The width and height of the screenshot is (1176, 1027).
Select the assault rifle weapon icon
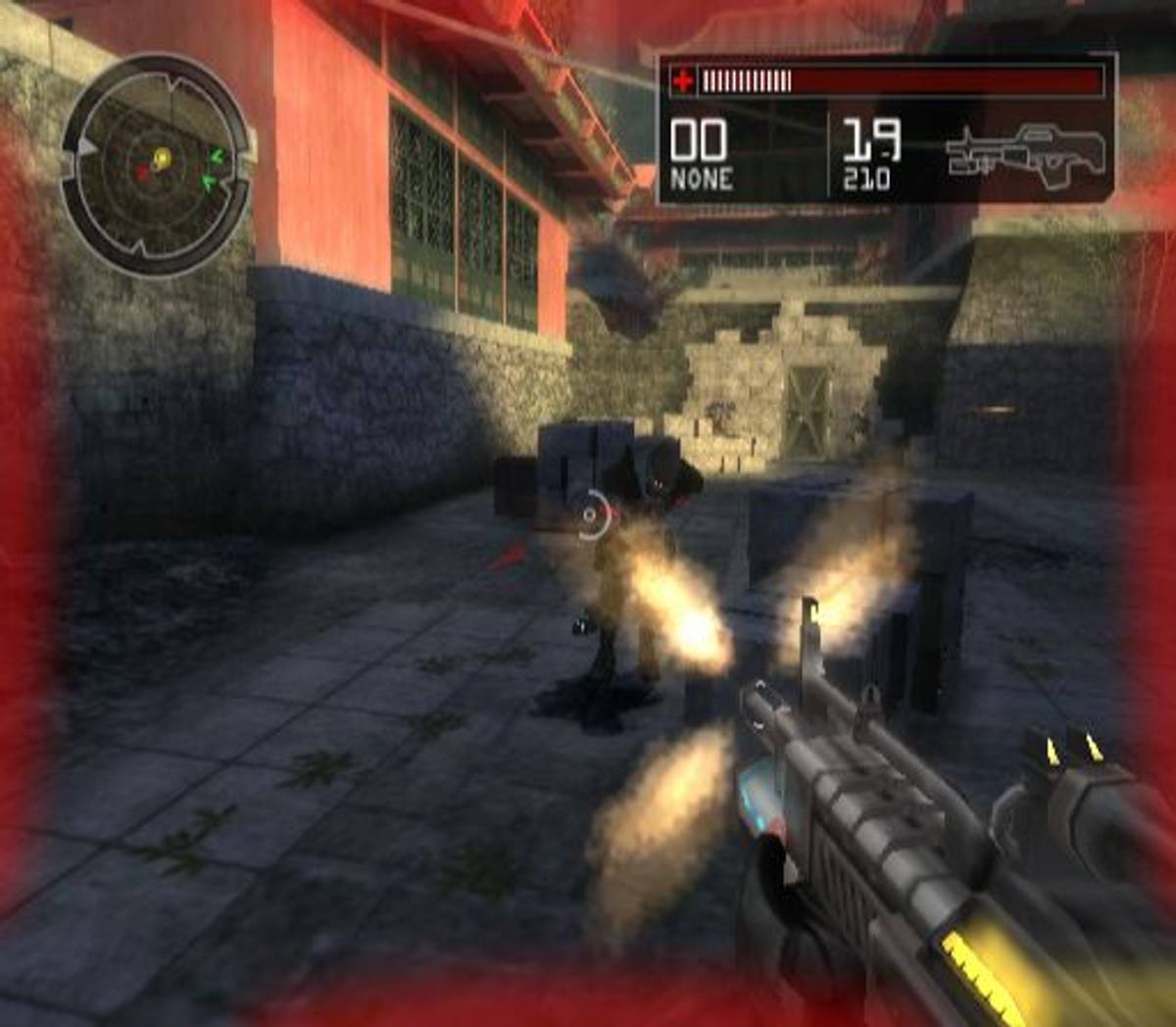(x=1026, y=151)
